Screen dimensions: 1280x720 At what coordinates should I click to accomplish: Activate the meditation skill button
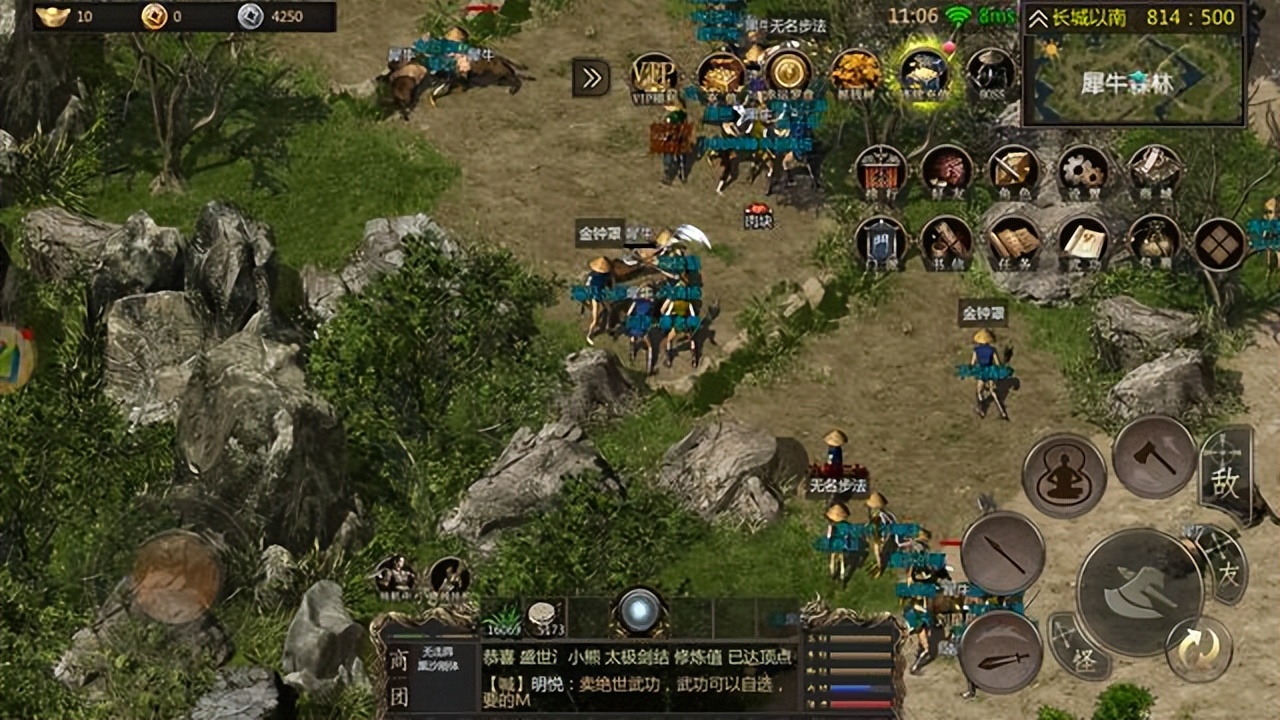tap(1064, 475)
